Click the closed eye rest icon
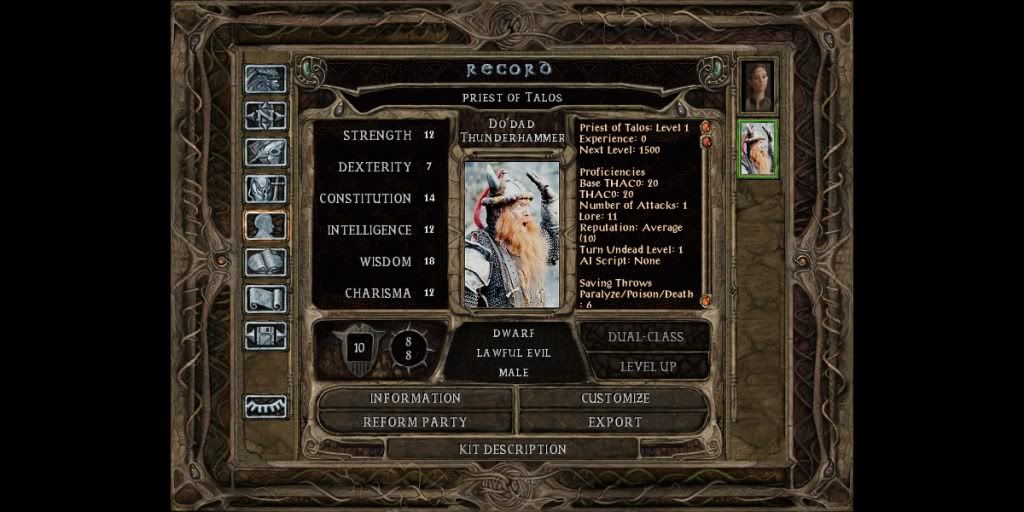 266,406
